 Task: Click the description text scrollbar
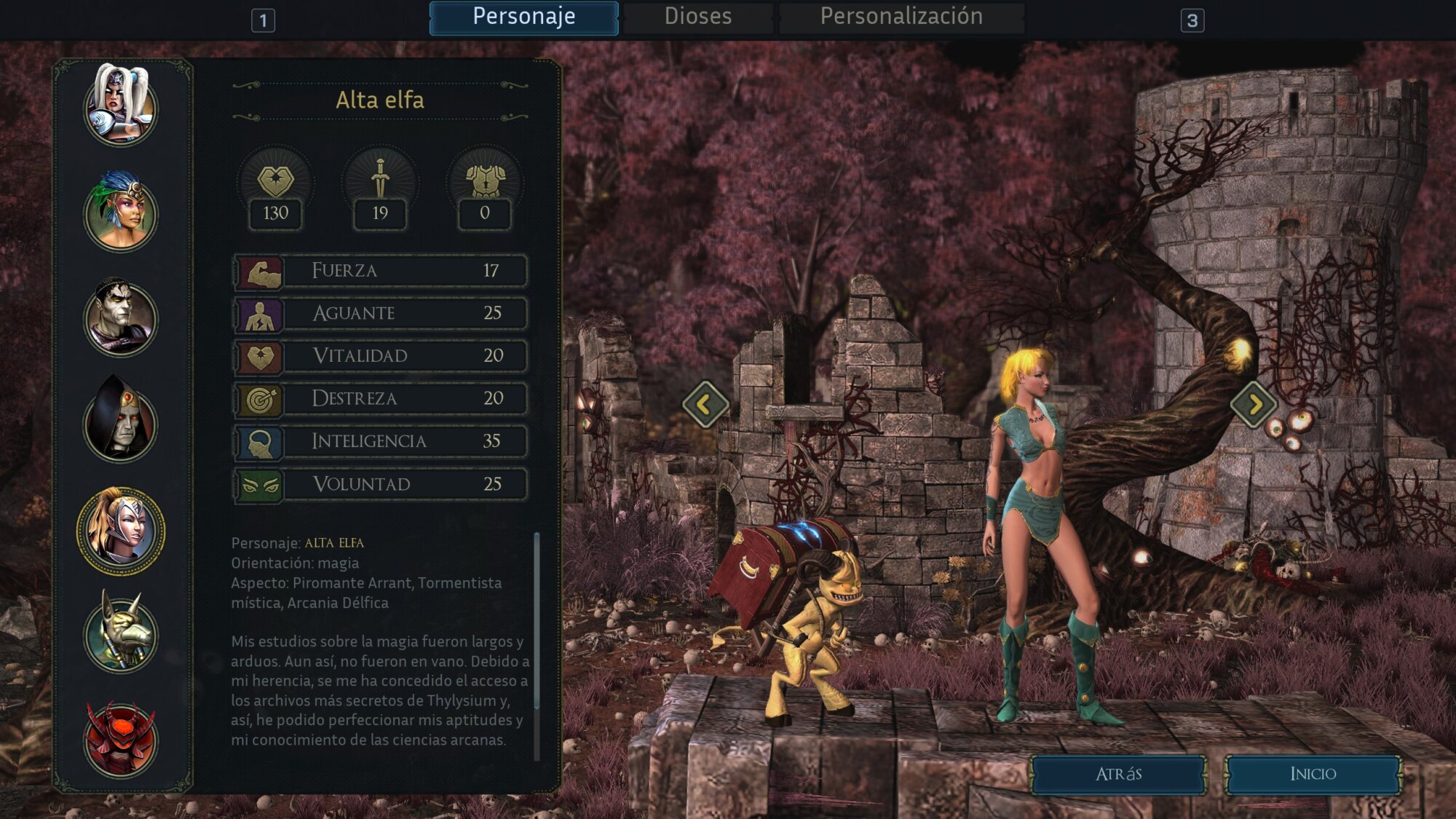537,619
